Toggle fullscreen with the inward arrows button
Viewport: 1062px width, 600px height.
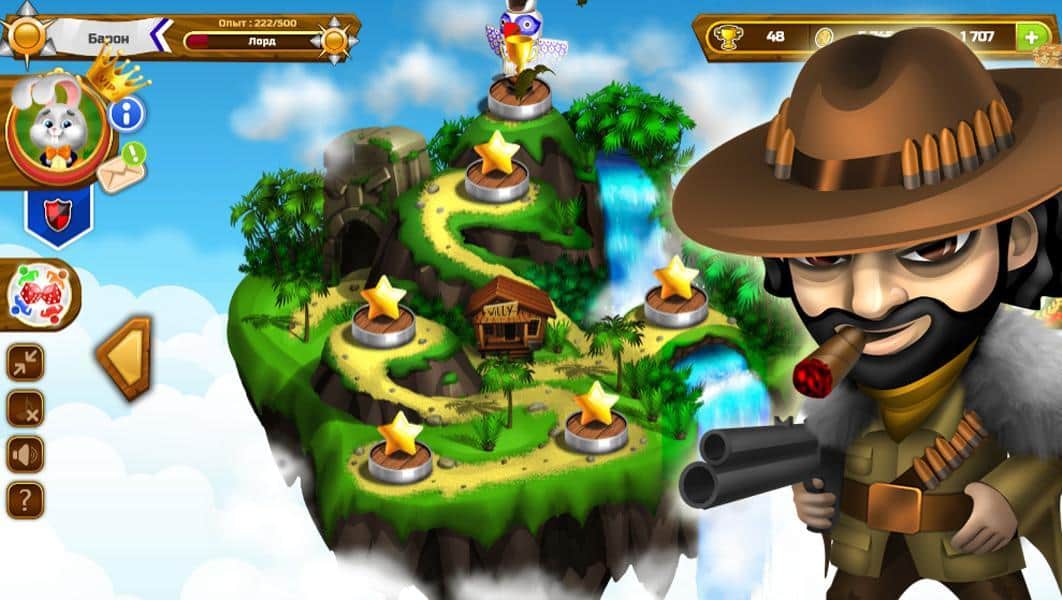25,362
